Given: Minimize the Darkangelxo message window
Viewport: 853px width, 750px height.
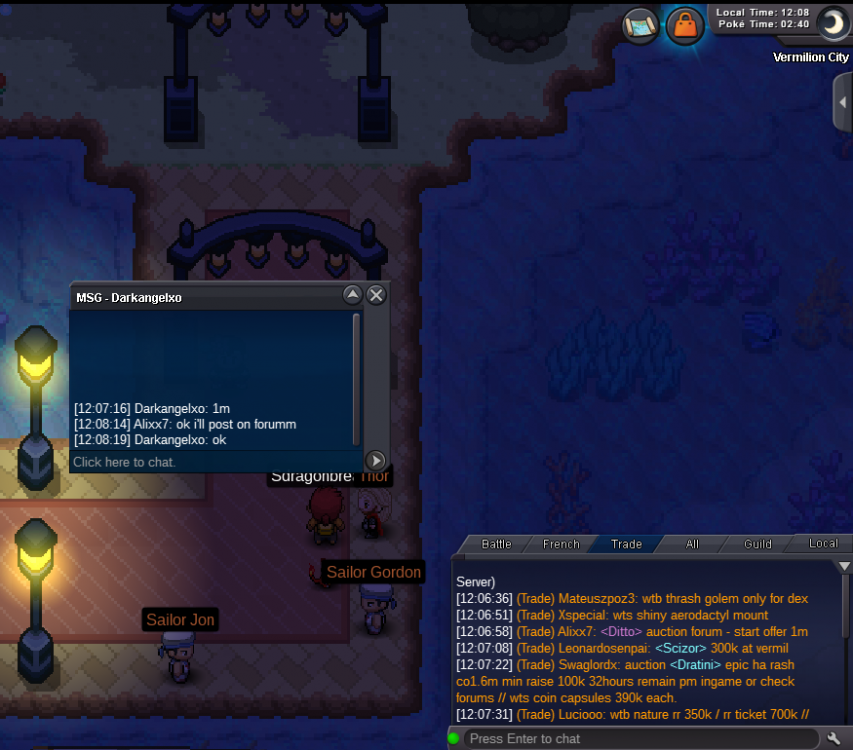Looking at the screenshot, I should click(352, 295).
